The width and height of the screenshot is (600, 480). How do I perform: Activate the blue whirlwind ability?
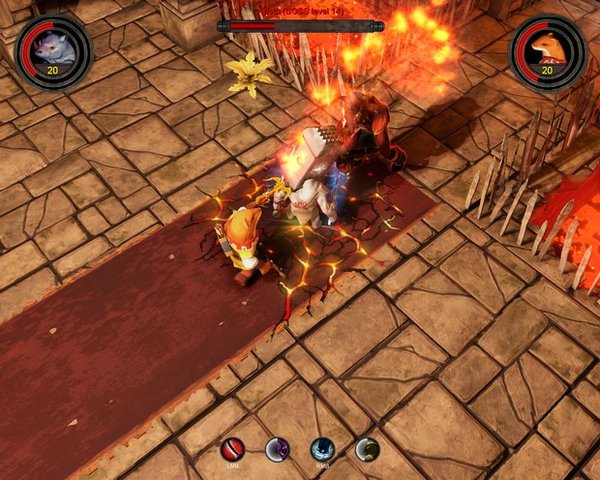(x=322, y=449)
